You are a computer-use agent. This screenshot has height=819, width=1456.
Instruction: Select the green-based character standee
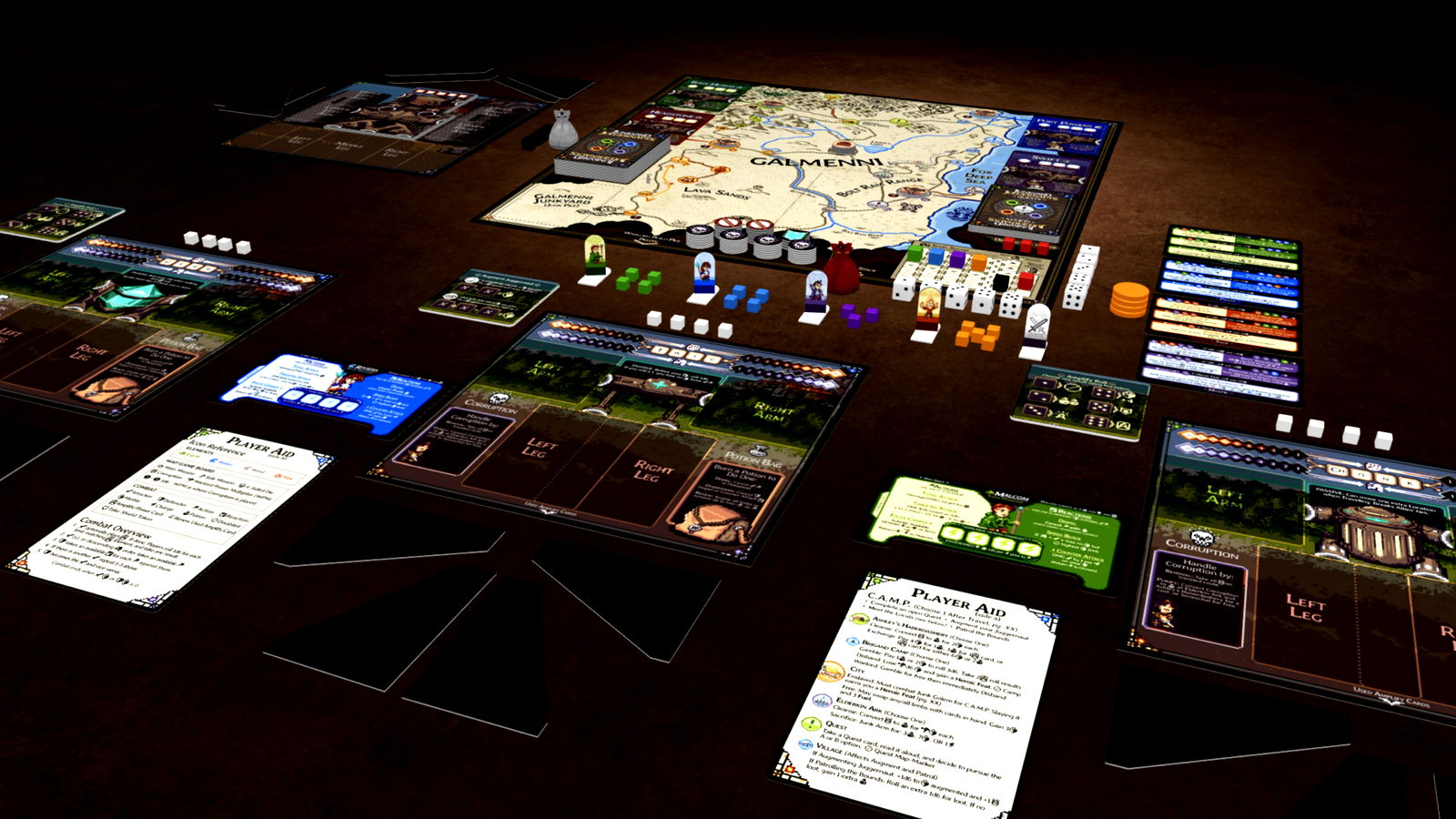point(595,261)
